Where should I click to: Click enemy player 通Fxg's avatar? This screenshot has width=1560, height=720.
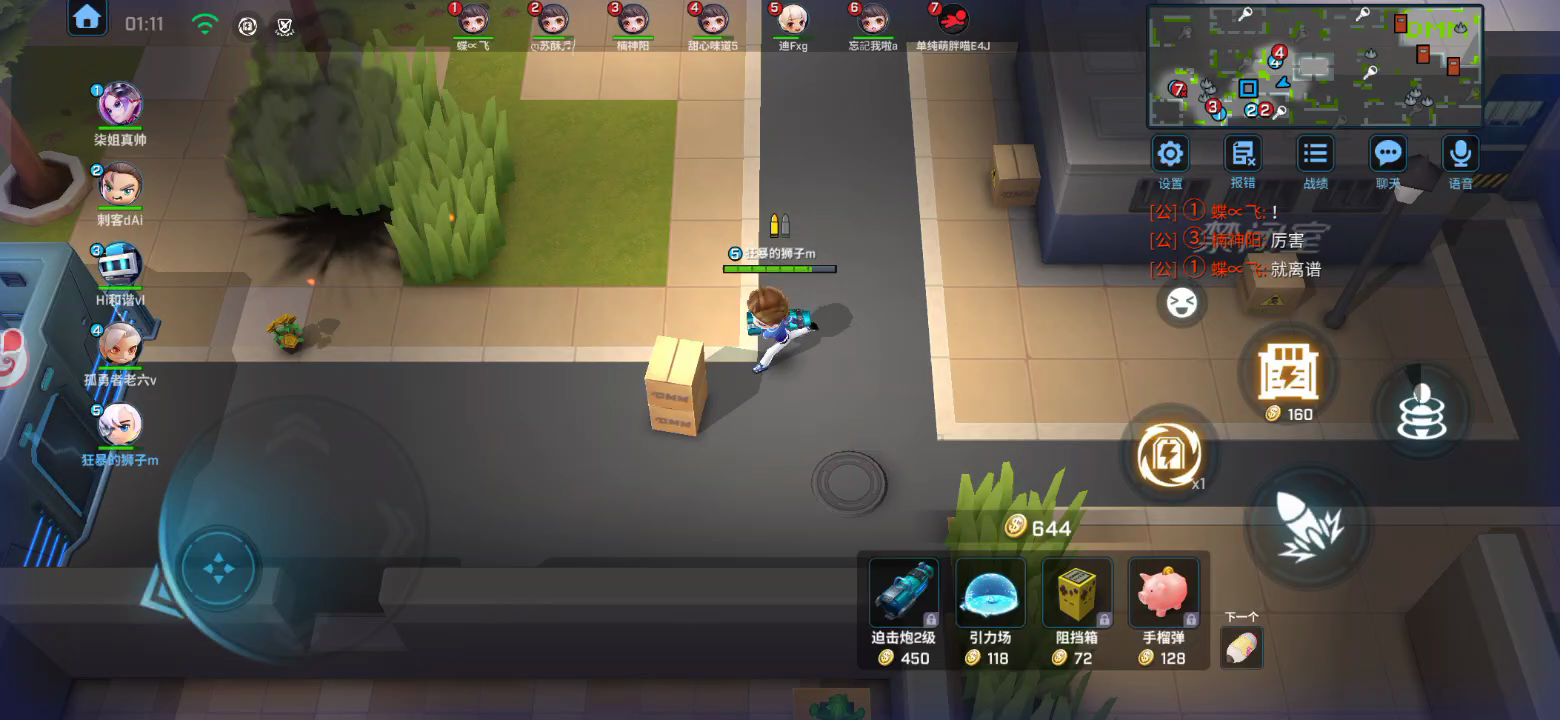[x=793, y=20]
